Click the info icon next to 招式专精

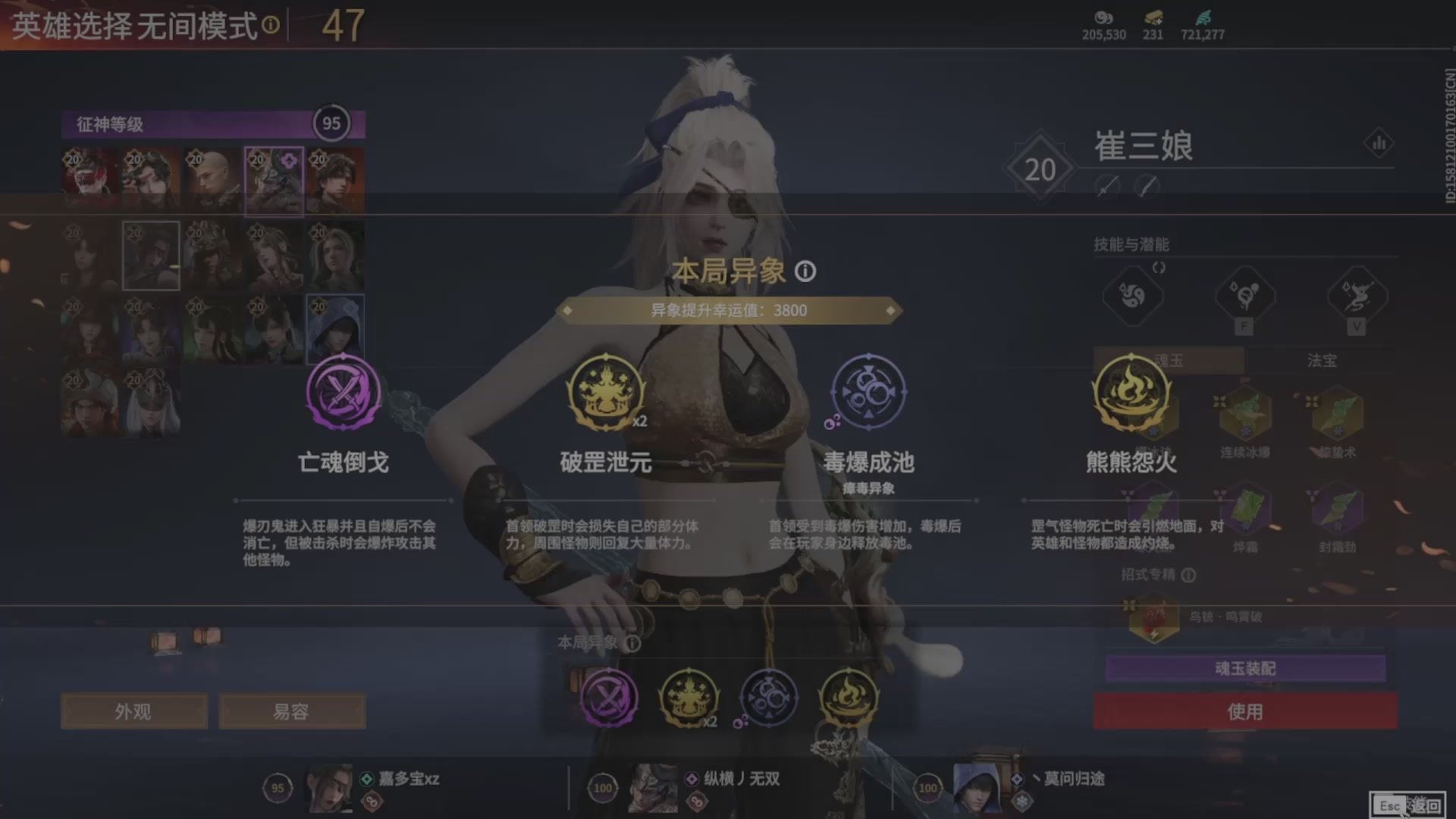click(x=1187, y=576)
